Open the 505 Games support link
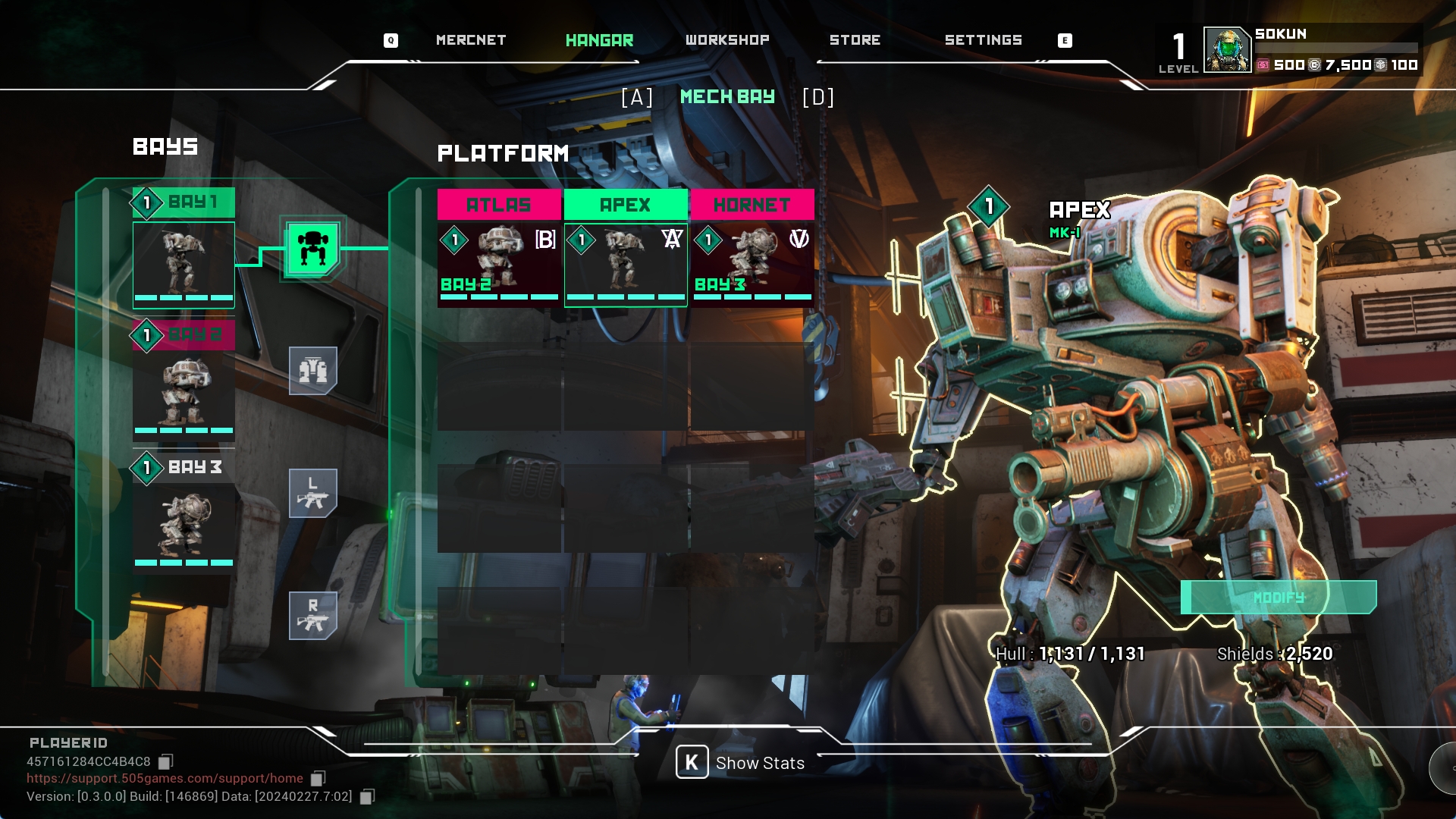1456x819 pixels. coord(165,778)
